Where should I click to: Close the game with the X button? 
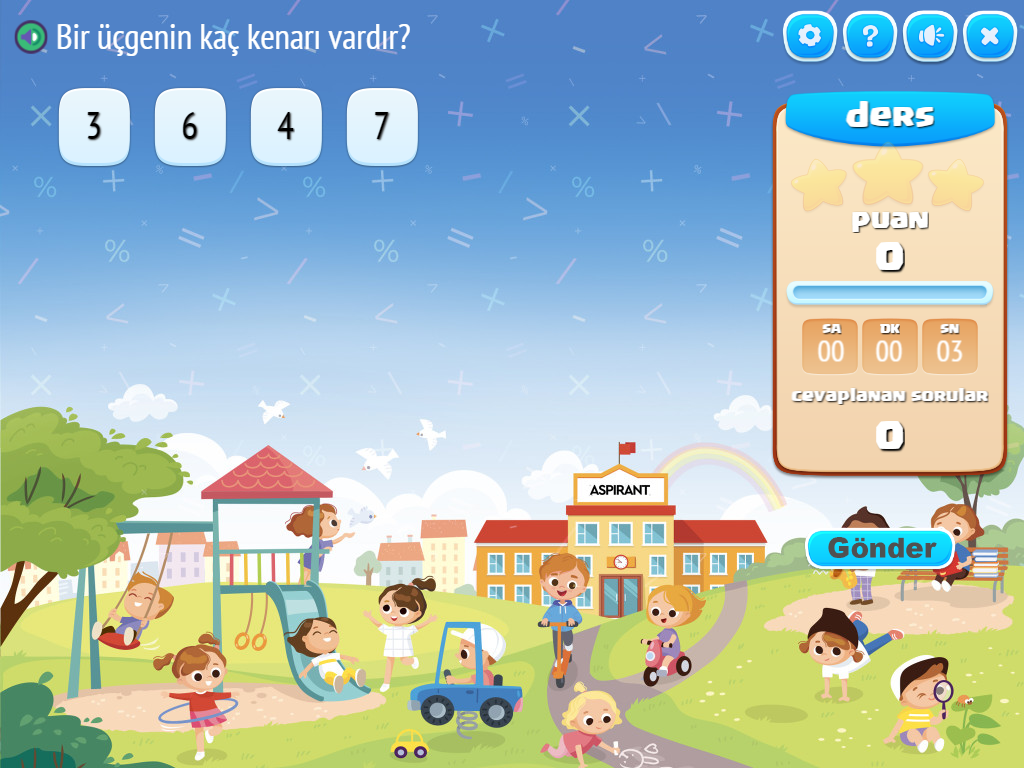pyautogui.click(x=990, y=37)
